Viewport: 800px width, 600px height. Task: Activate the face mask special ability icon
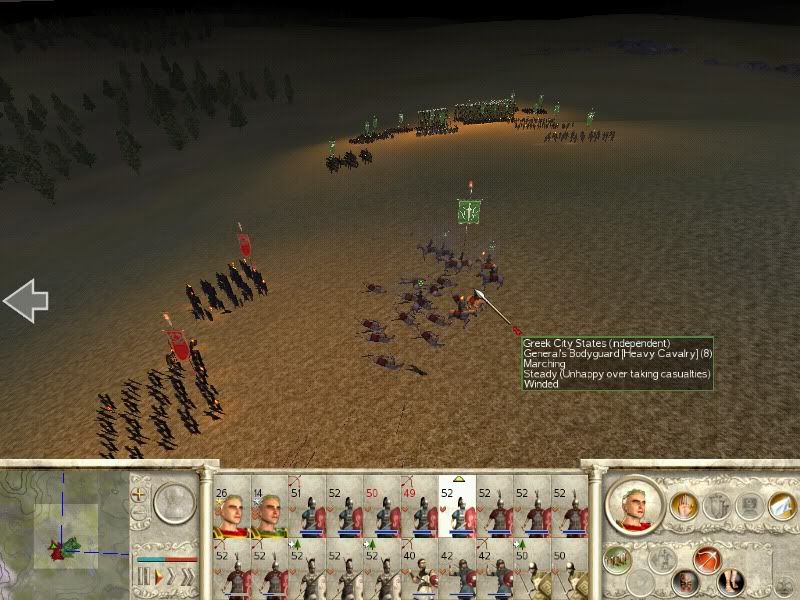(x=685, y=580)
